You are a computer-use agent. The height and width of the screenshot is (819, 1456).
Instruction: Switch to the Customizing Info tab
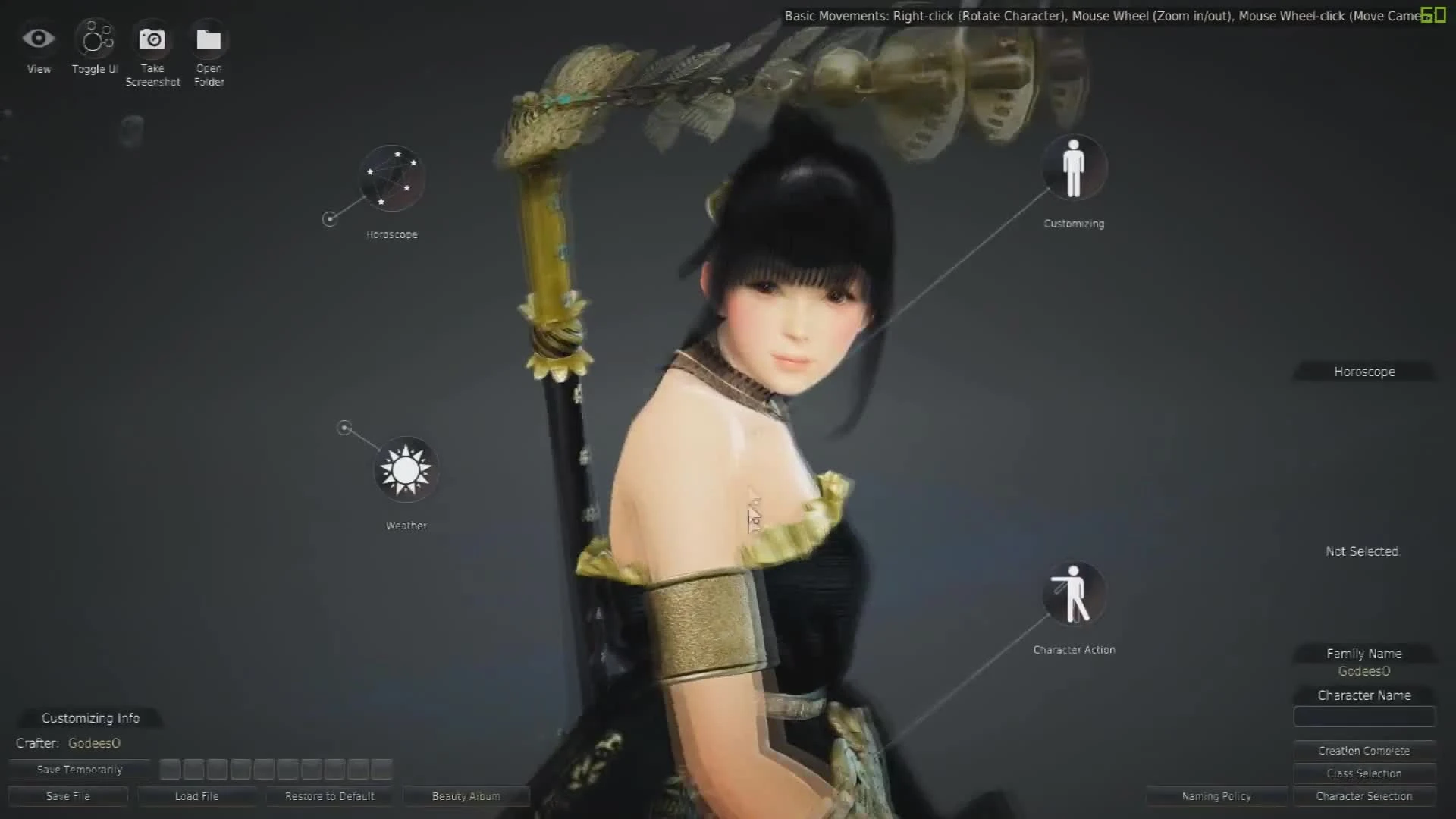click(90, 717)
